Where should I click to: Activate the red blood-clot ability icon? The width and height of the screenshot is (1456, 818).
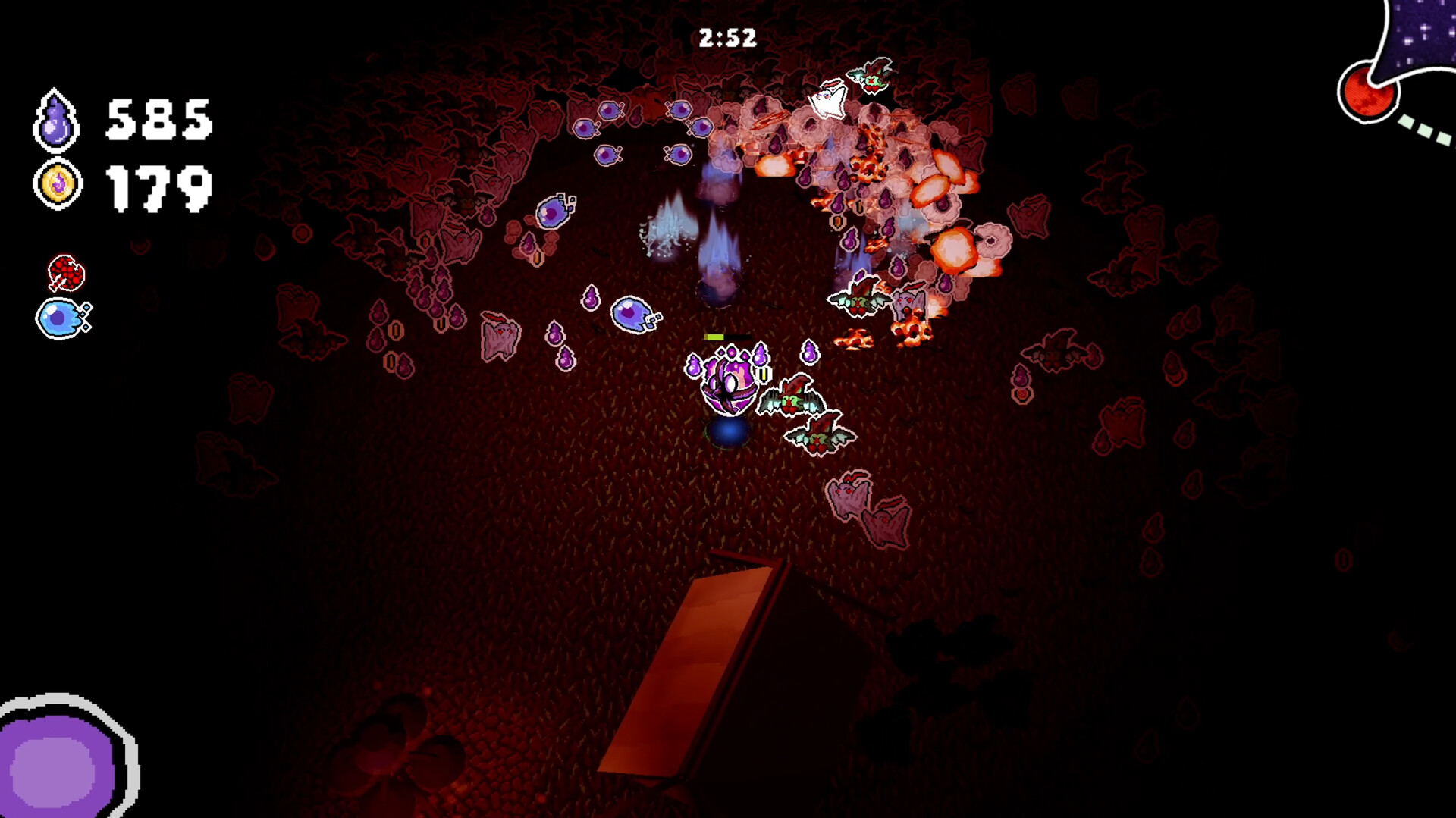pyautogui.click(x=64, y=271)
